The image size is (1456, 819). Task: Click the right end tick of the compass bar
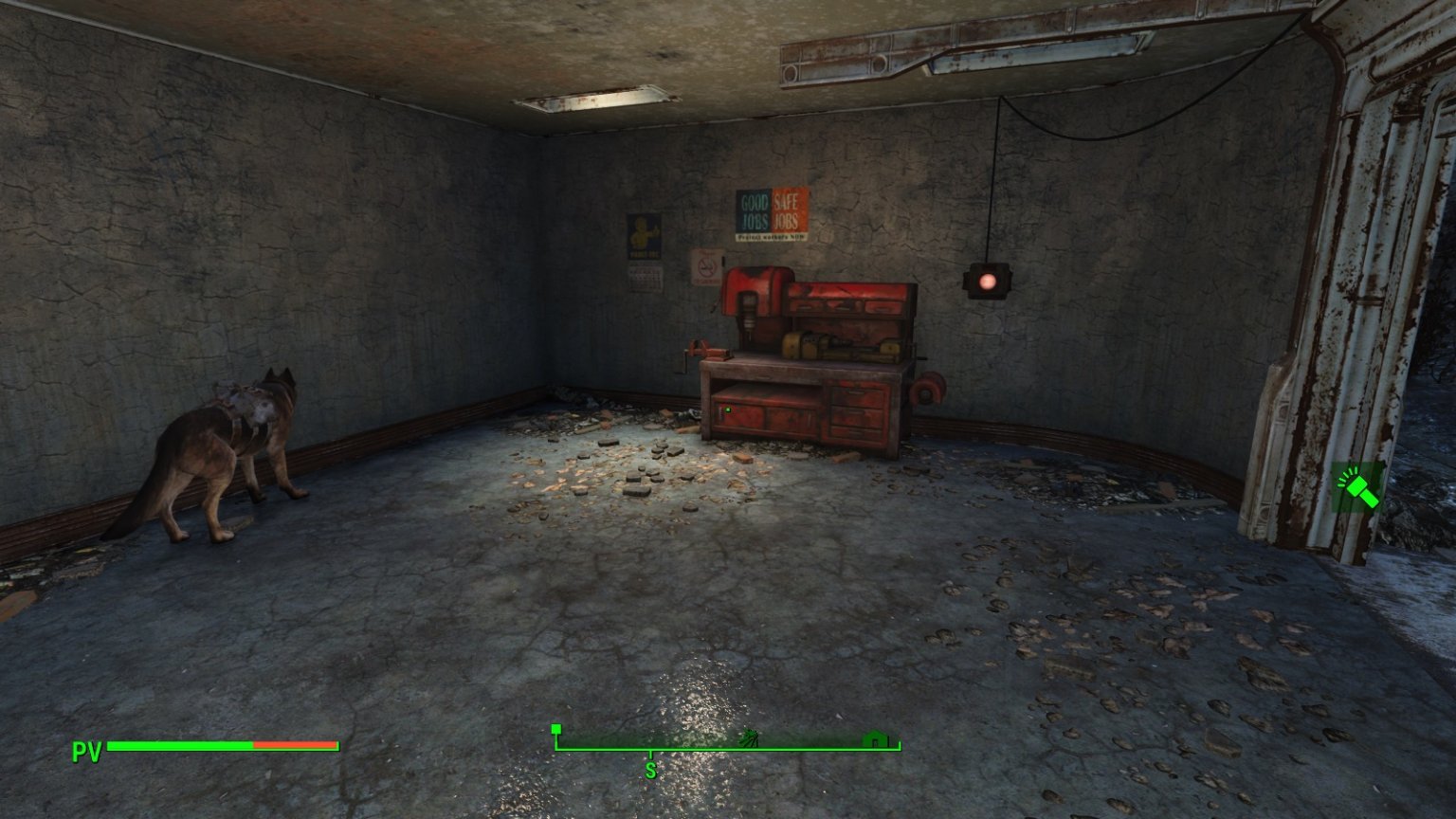coord(899,743)
